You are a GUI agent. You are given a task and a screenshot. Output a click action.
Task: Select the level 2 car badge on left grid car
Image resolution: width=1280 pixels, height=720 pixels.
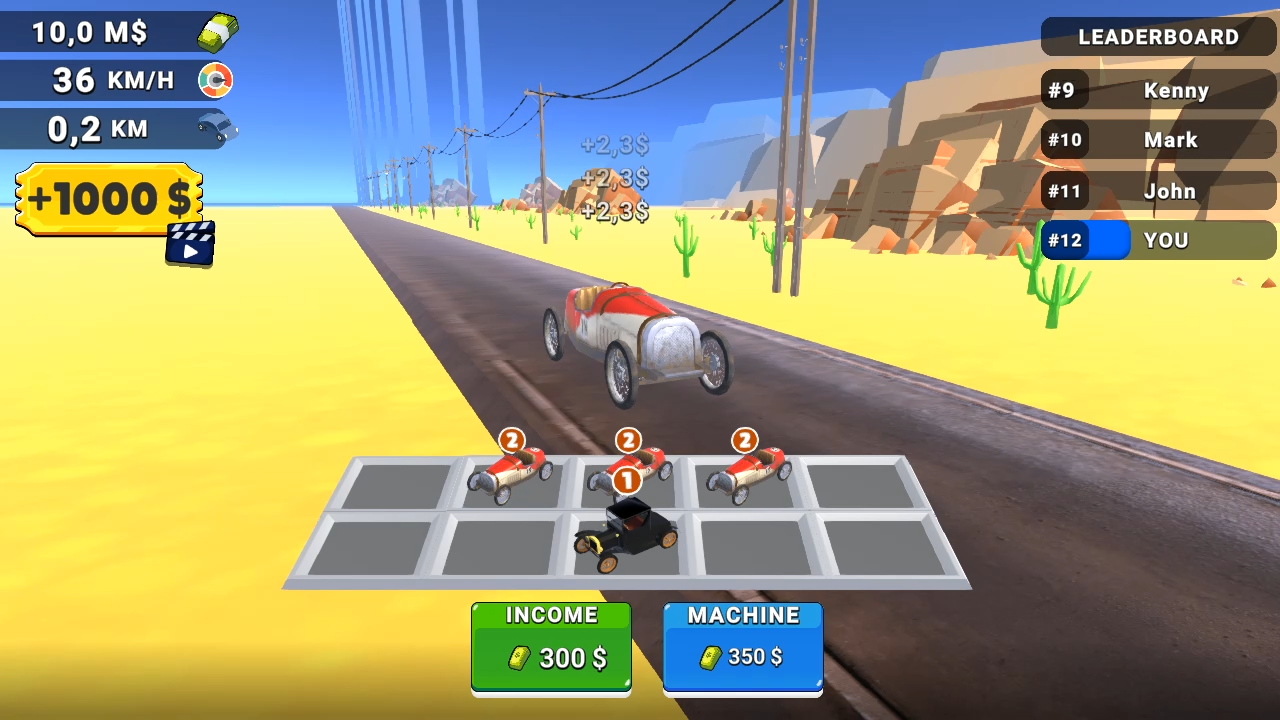513,440
